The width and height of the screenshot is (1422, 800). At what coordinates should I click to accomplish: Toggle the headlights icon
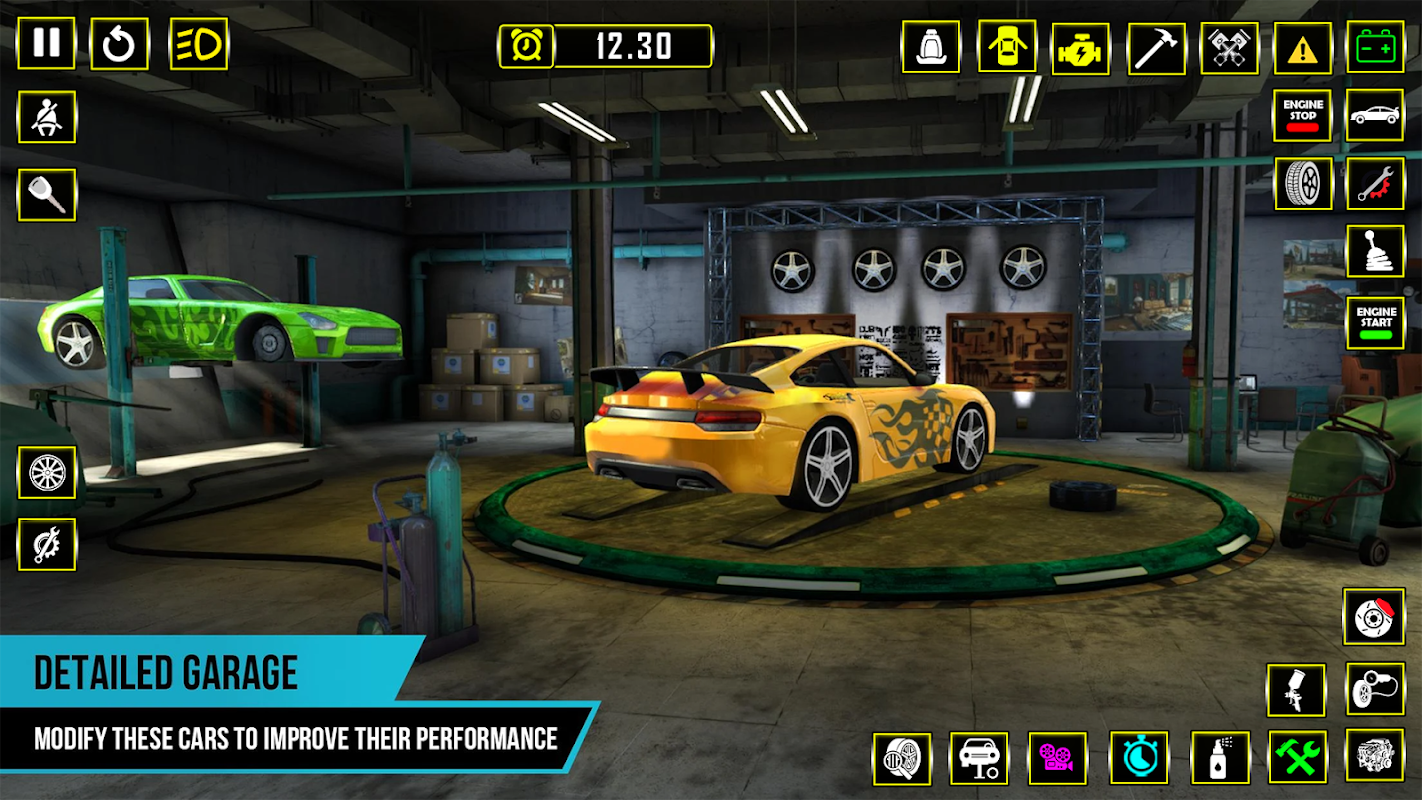[x=199, y=44]
